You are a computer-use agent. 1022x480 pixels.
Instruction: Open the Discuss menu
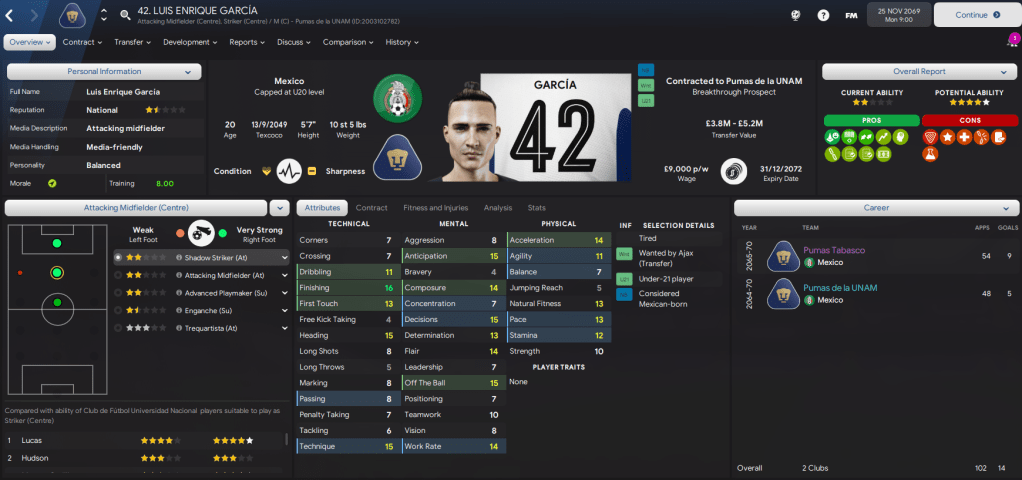[293, 42]
